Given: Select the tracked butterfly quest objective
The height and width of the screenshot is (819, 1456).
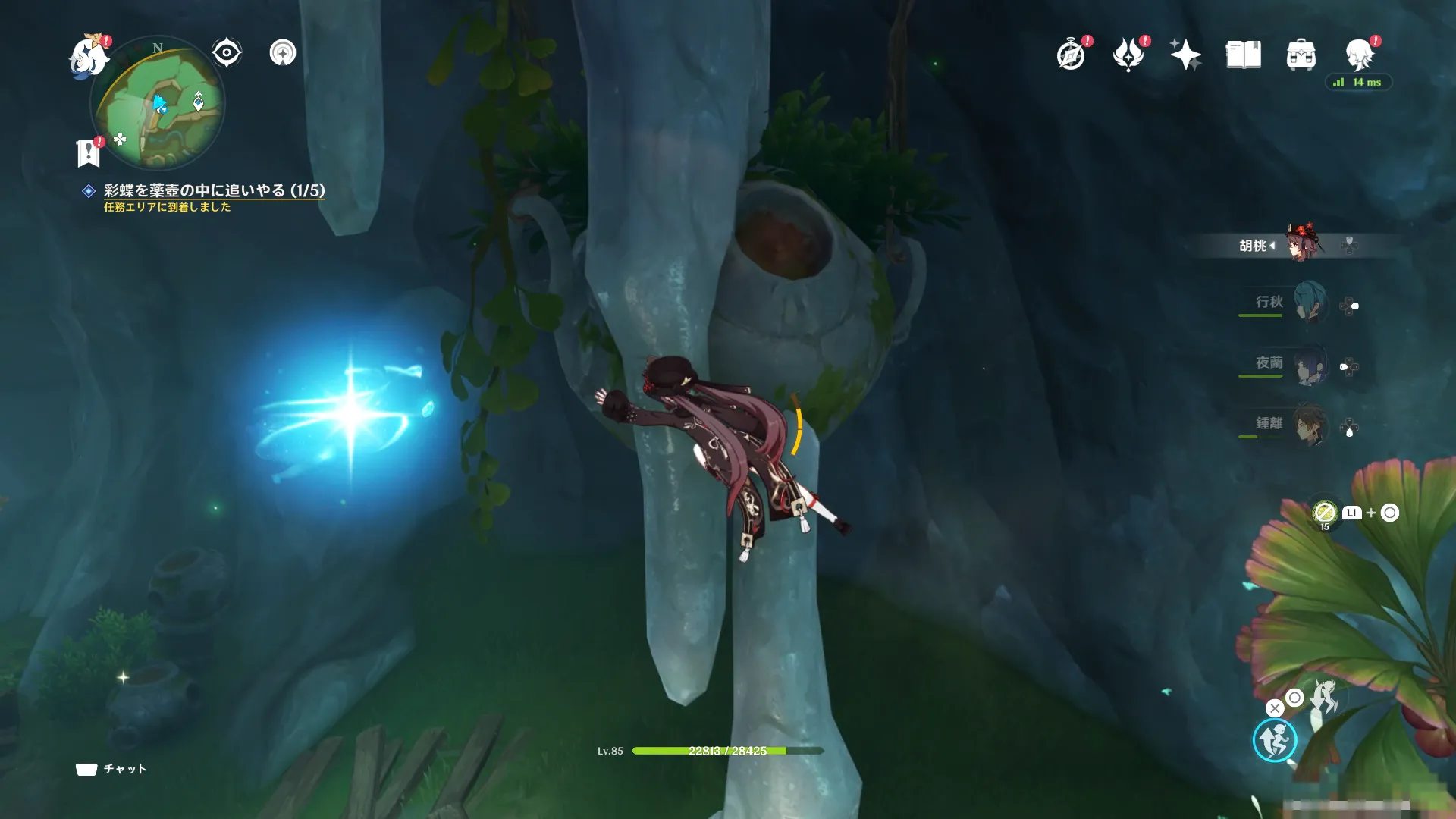Looking at the screenshot, I should pos(214,190).
